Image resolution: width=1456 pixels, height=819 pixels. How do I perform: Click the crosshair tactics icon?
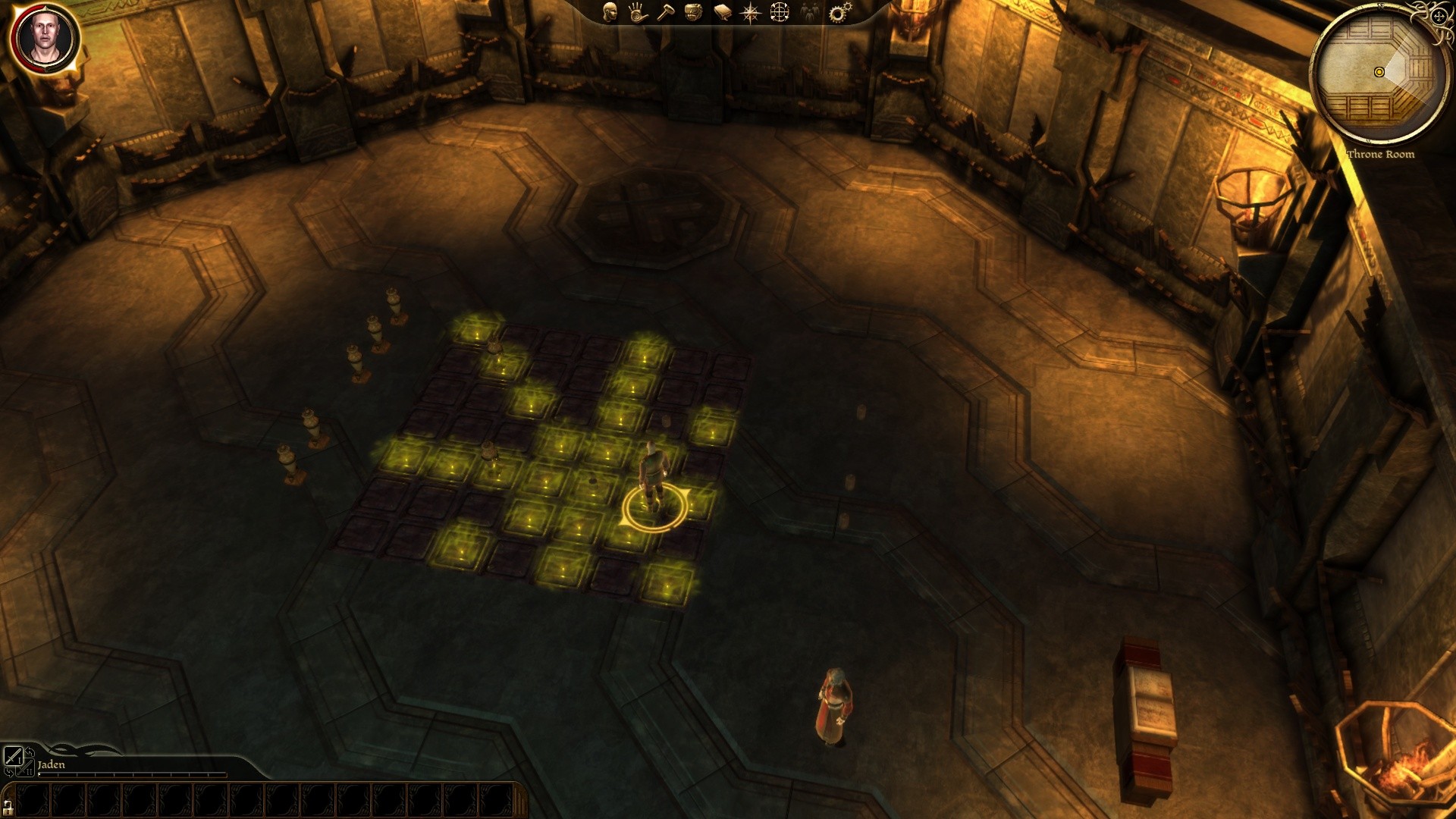coord(780,12)
